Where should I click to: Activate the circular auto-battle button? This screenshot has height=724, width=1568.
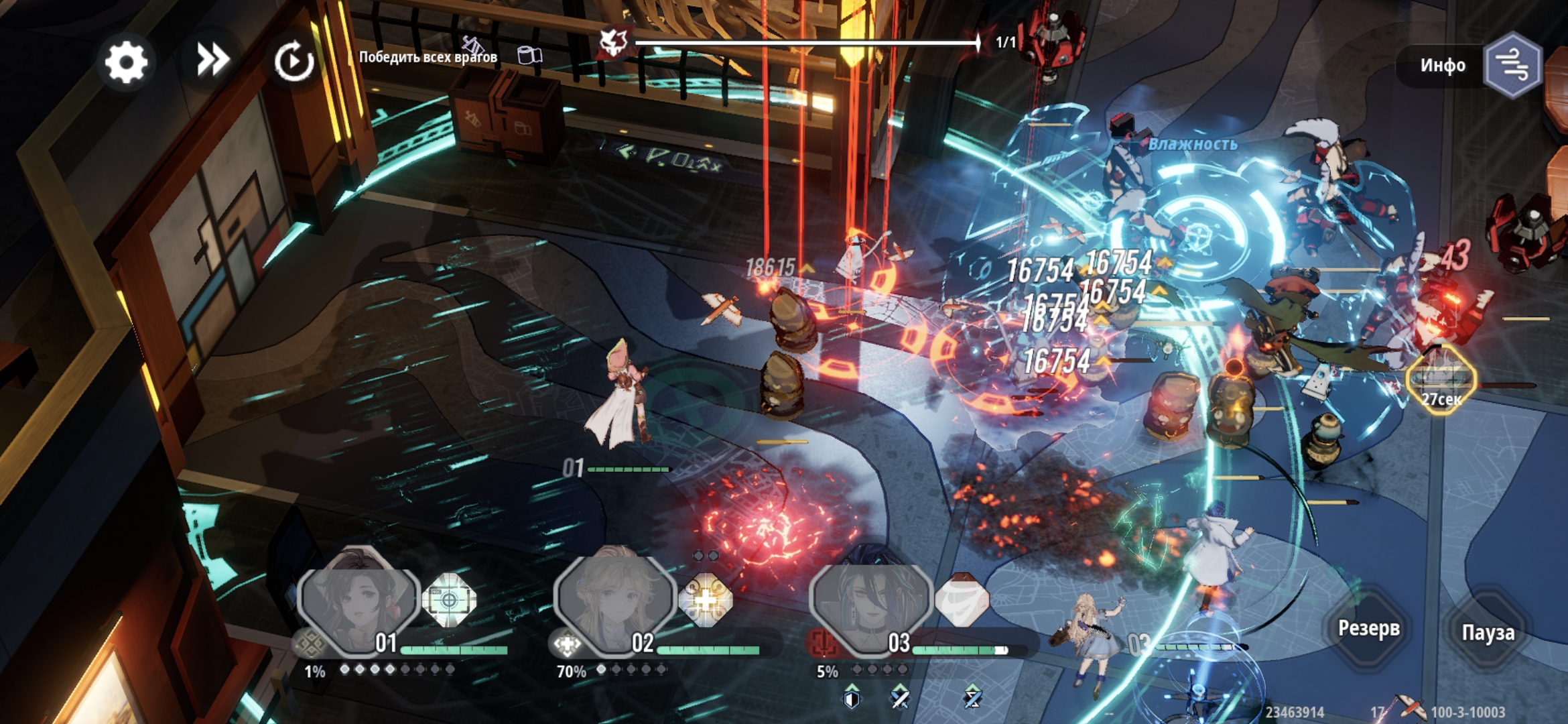tap(293, 62)
